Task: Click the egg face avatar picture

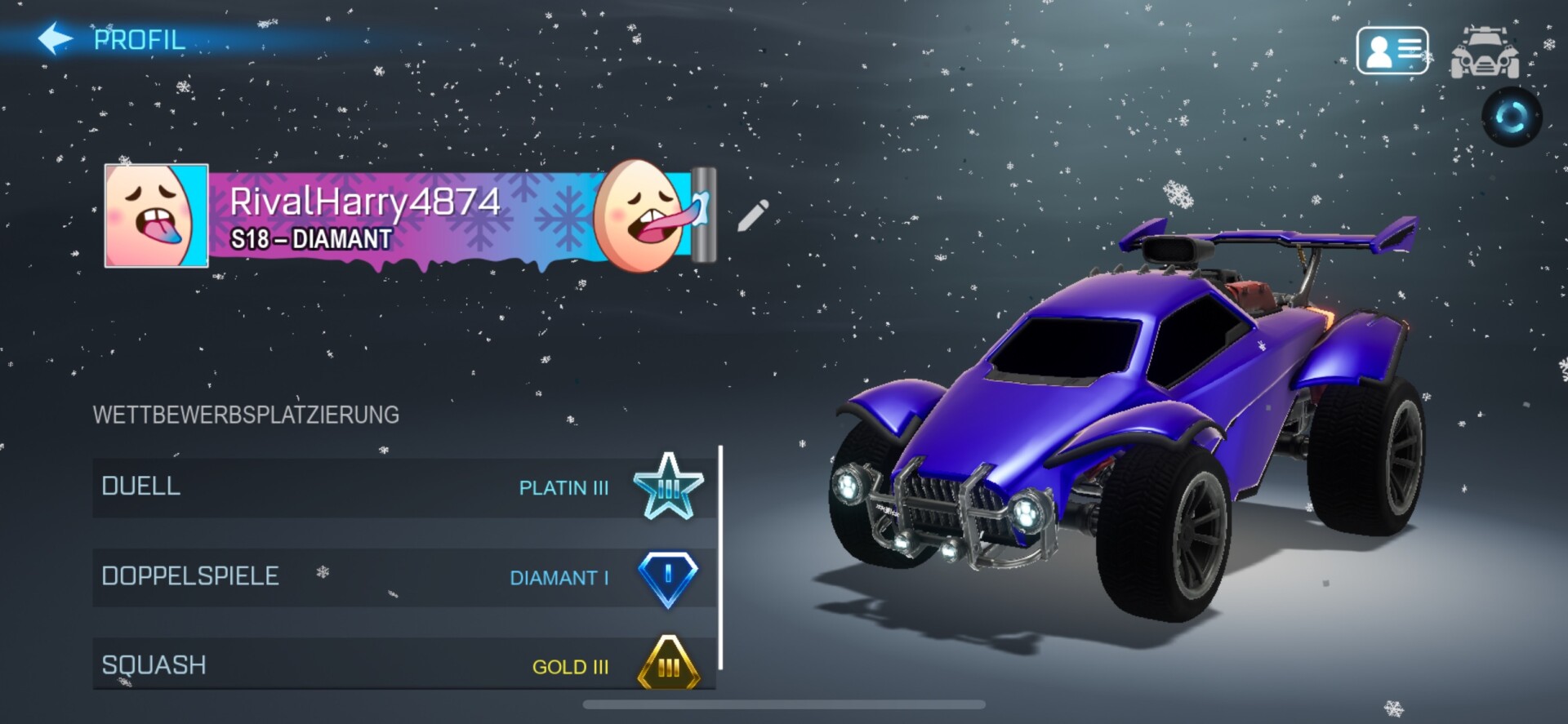Action: [156, 215]
